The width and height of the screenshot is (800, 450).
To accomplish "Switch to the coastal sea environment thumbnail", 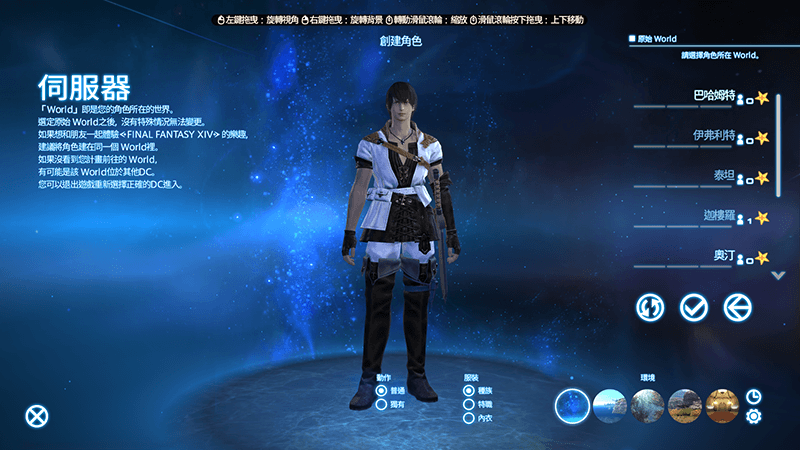I will point(610,406).
